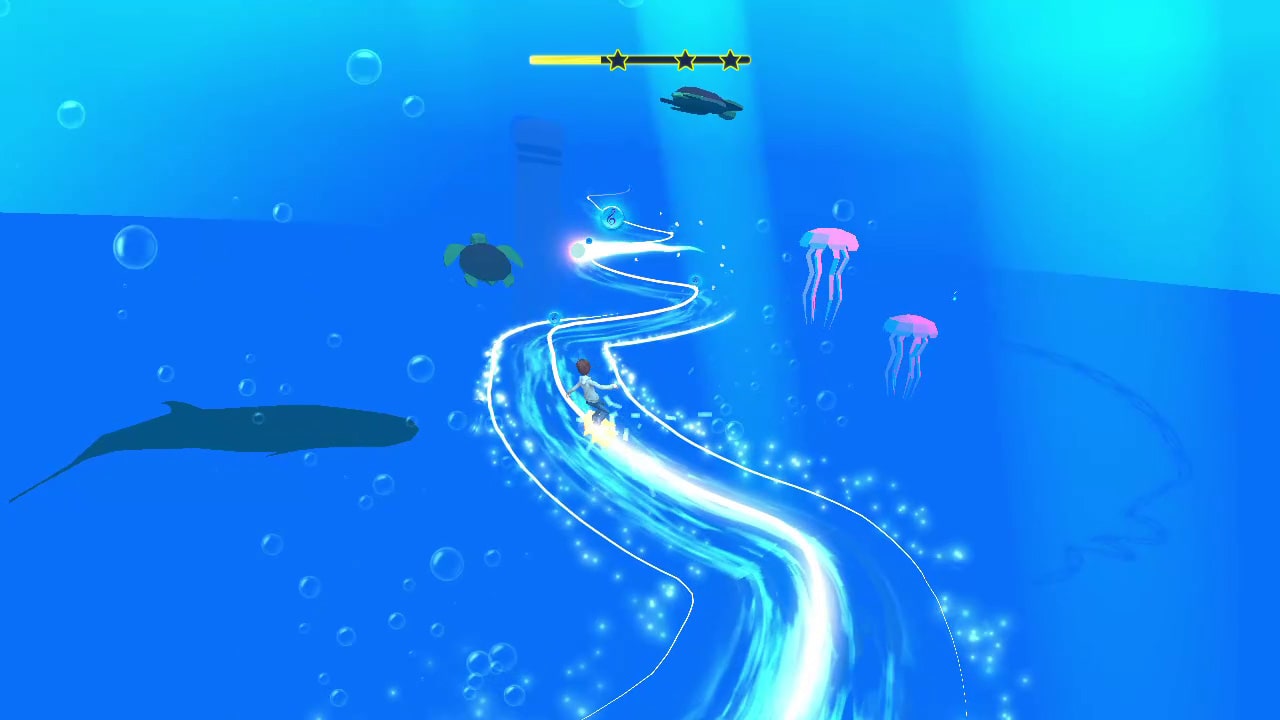The width and height of the screenshot is (1280, 720).
Task: Select the green sea turtle swimming left
Action: click(483, 258)
